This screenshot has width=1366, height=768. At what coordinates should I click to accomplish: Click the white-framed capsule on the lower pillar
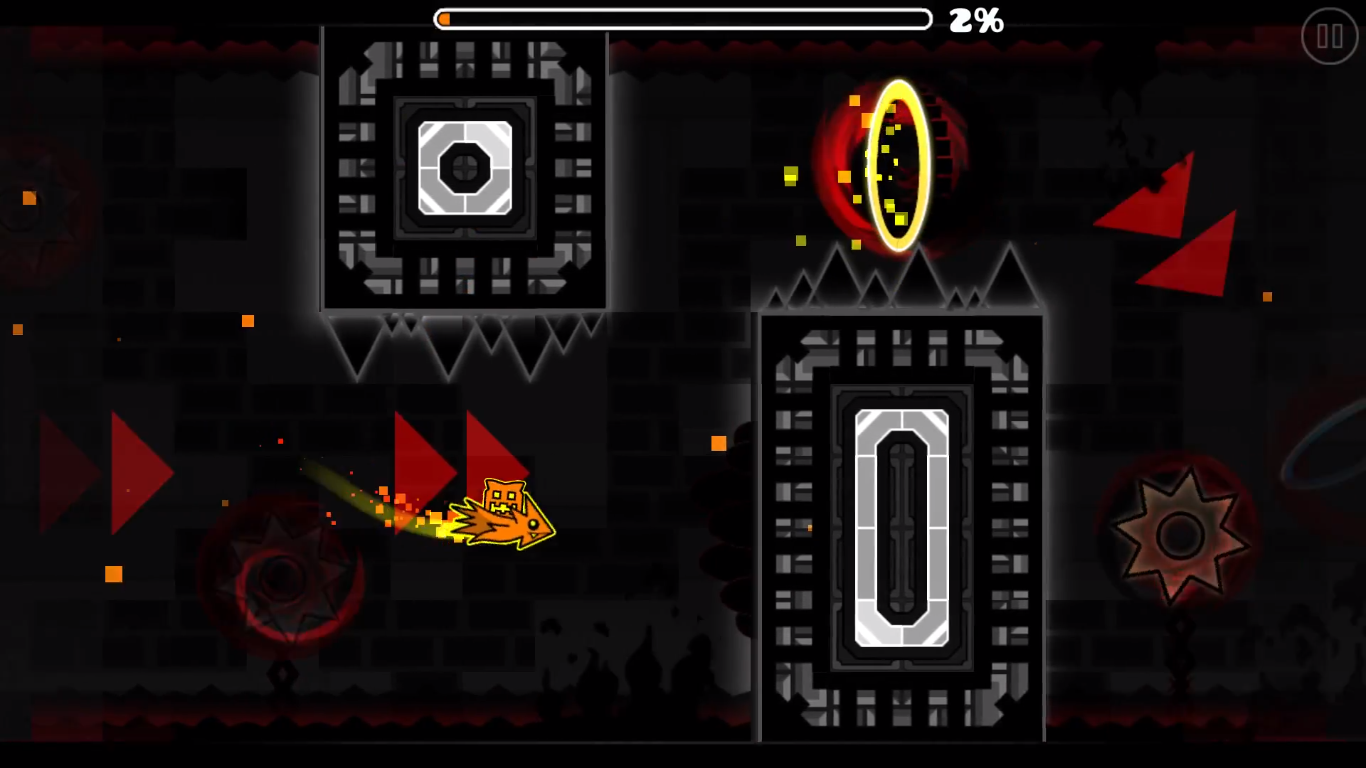(x=900, y=530)
